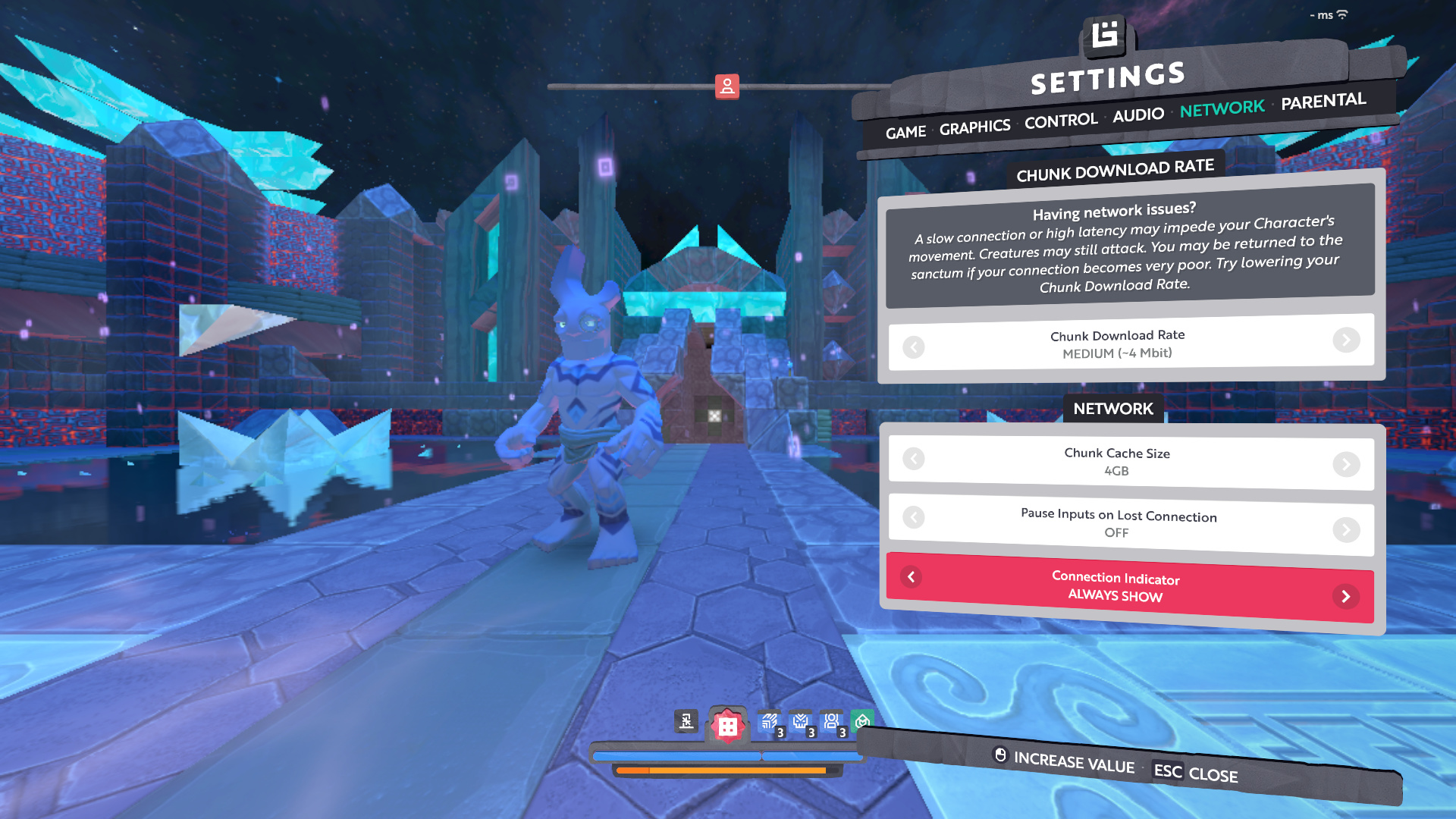
Task: Click left arrow on Pause Inputs on Lost Connection
Action: click(914, 517)
